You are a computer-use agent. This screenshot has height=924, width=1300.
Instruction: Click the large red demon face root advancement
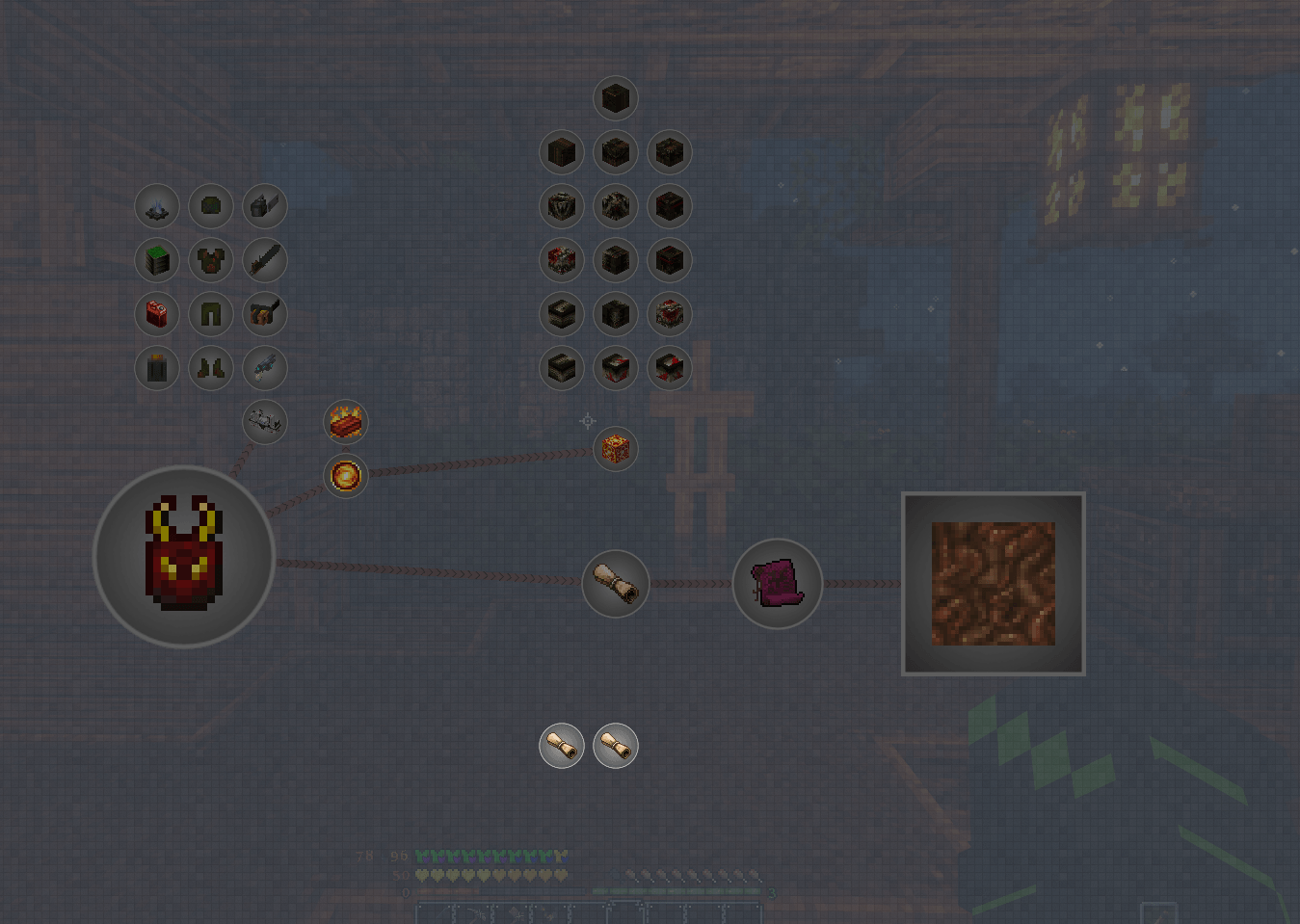183,556
